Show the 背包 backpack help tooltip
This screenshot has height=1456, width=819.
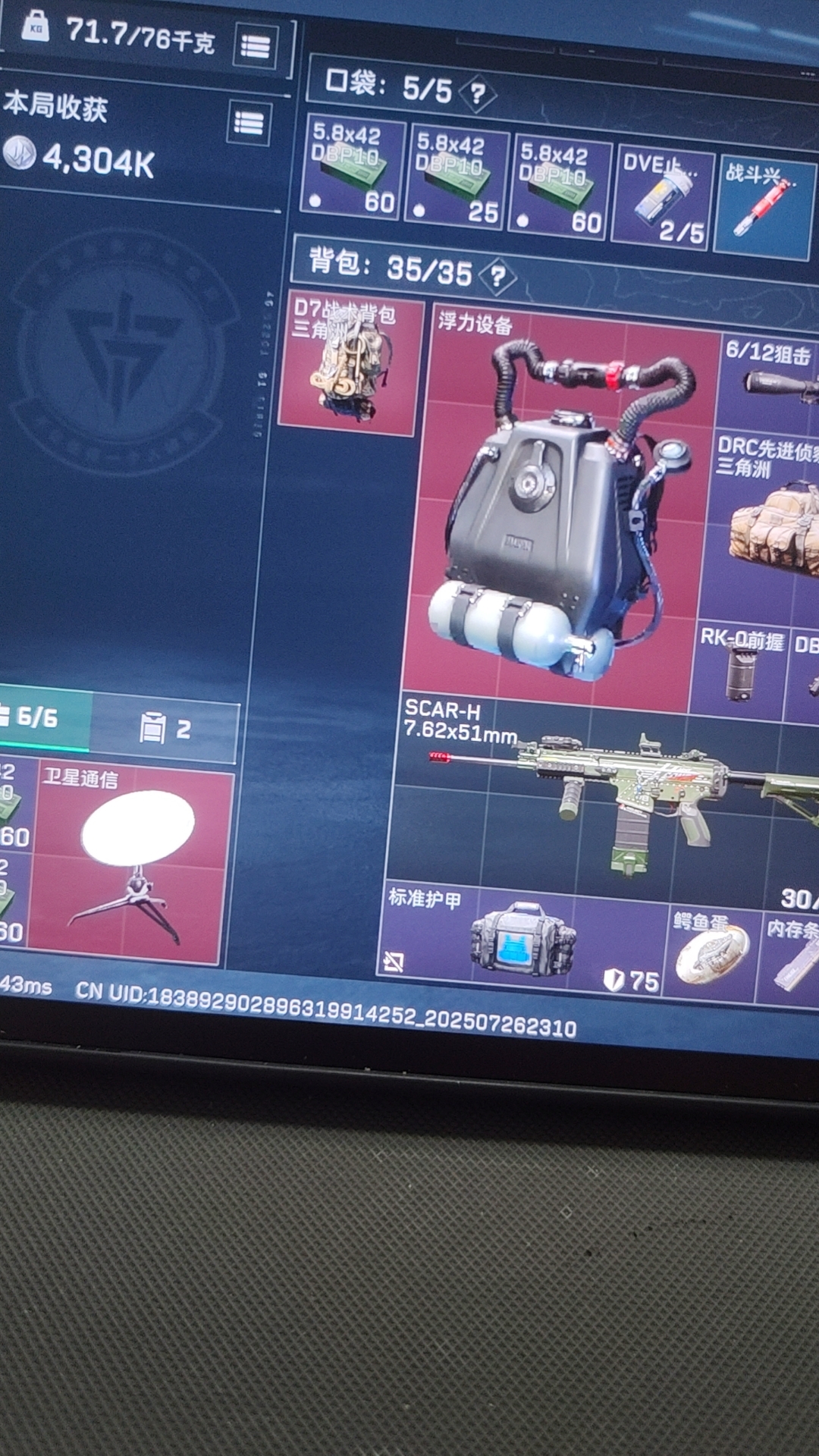(497, 276)
